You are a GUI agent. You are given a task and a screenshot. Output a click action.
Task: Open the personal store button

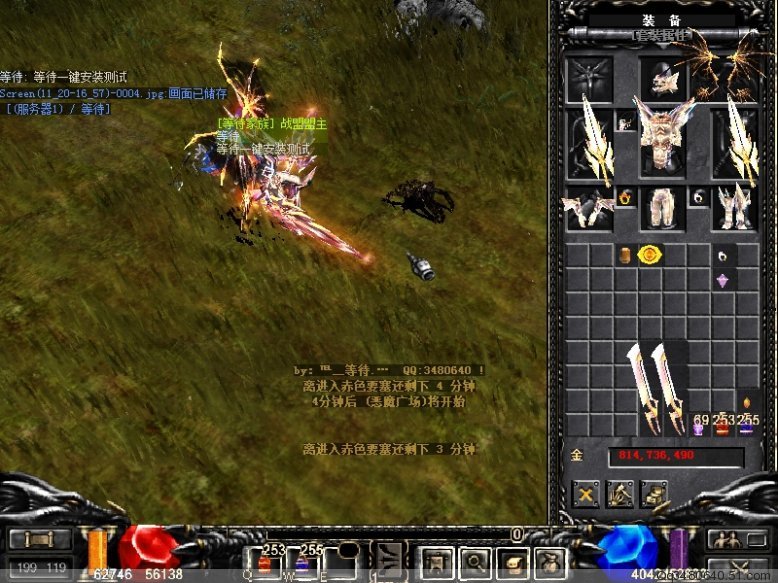654,492
